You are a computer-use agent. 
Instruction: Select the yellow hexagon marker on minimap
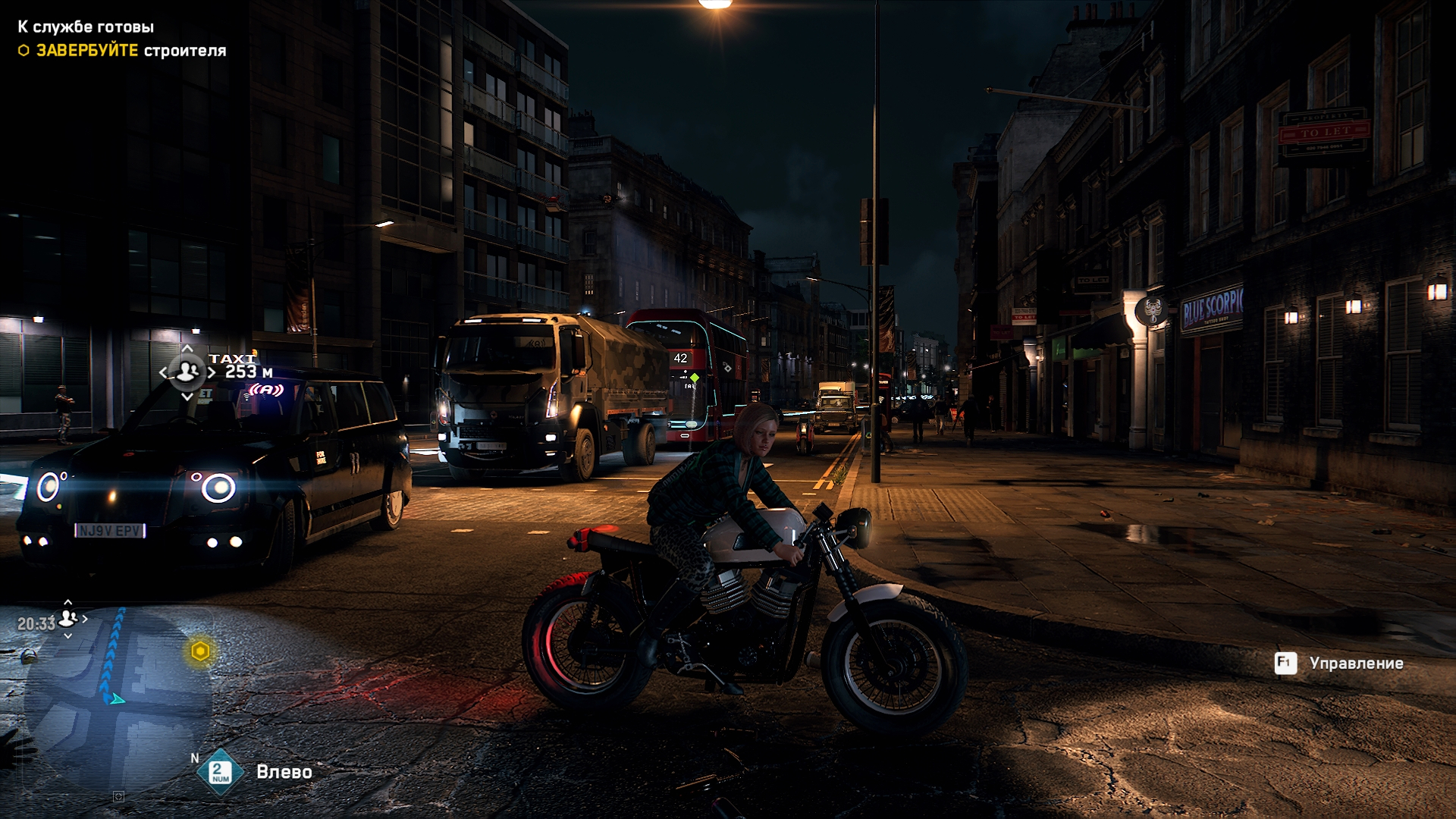pyautogui.click(x=200, y=651)
